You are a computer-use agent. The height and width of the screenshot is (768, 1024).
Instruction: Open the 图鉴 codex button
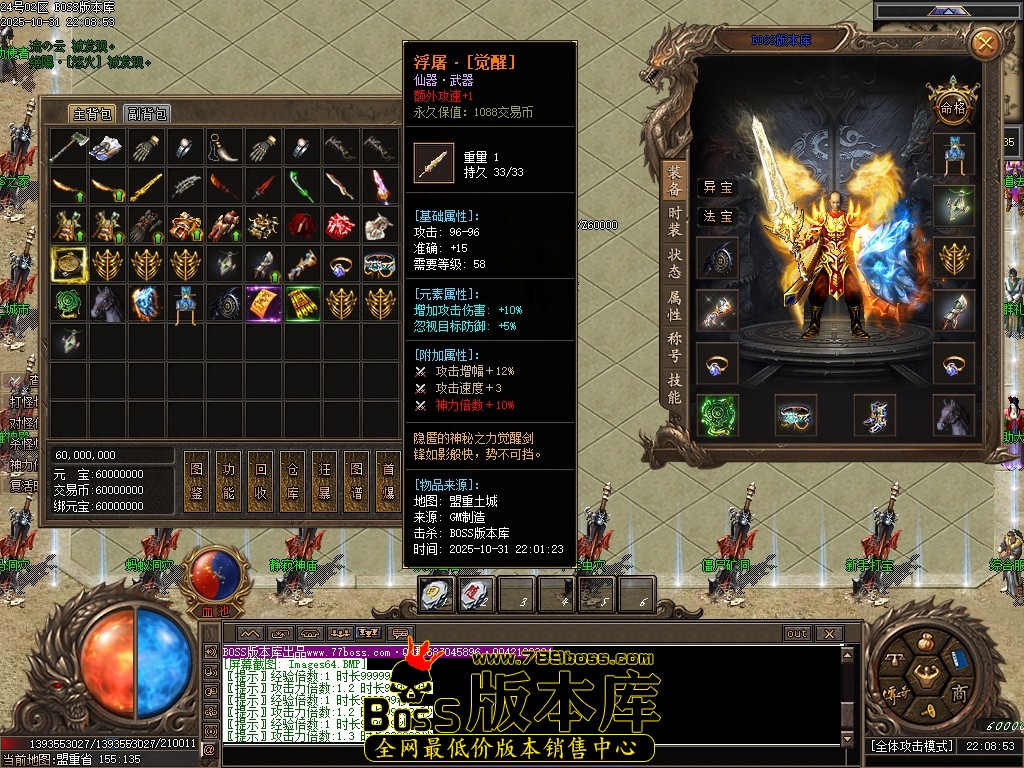[196, 483]
